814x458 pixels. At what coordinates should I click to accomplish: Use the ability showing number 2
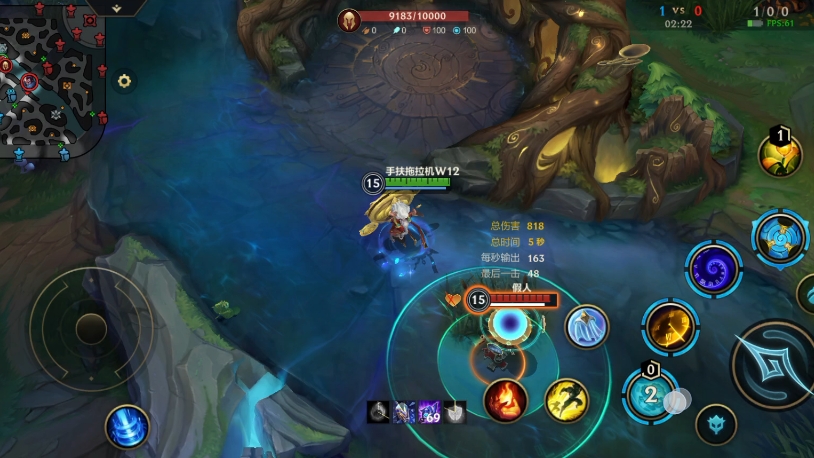(x=651, y=394)
